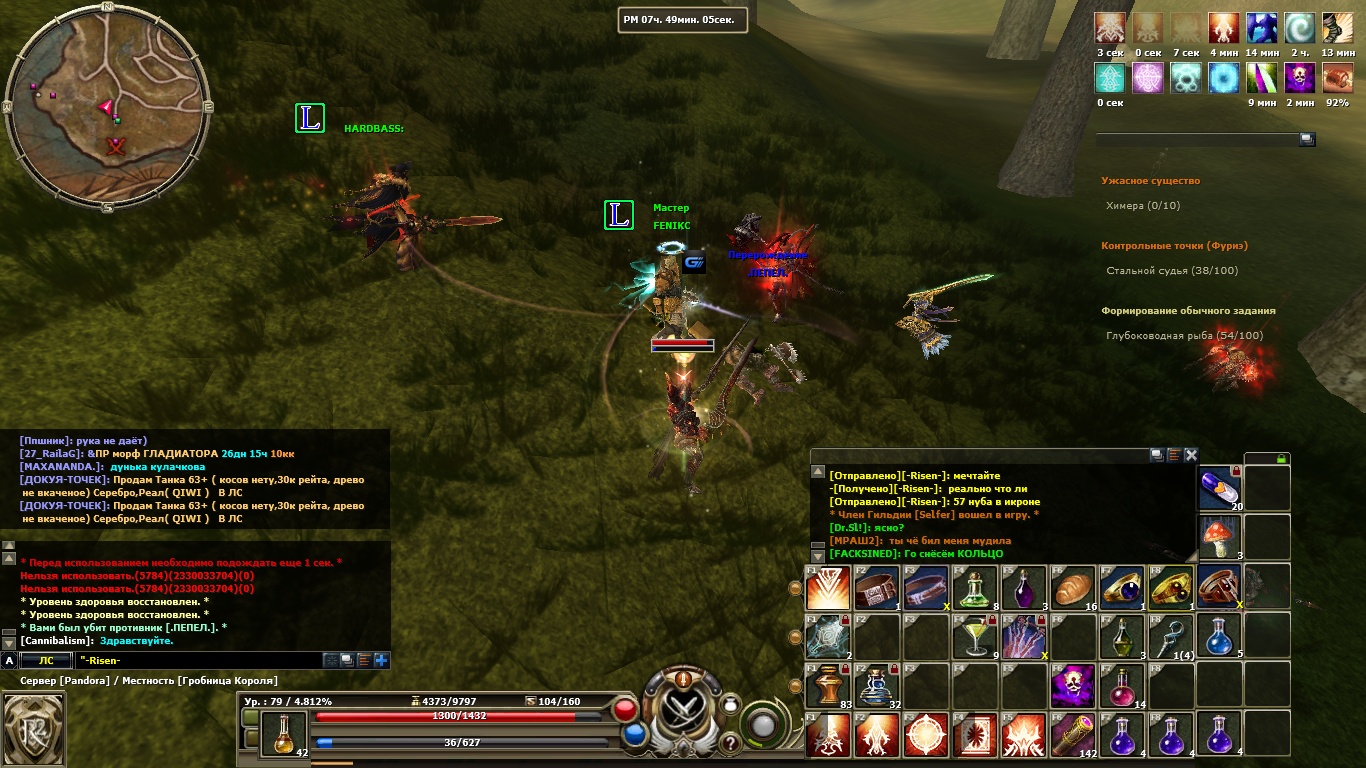Open the circular minimap
Image resolution: width=1366 pixels, height=768 pixels.
pyautogui.click(x=108, y=107)
